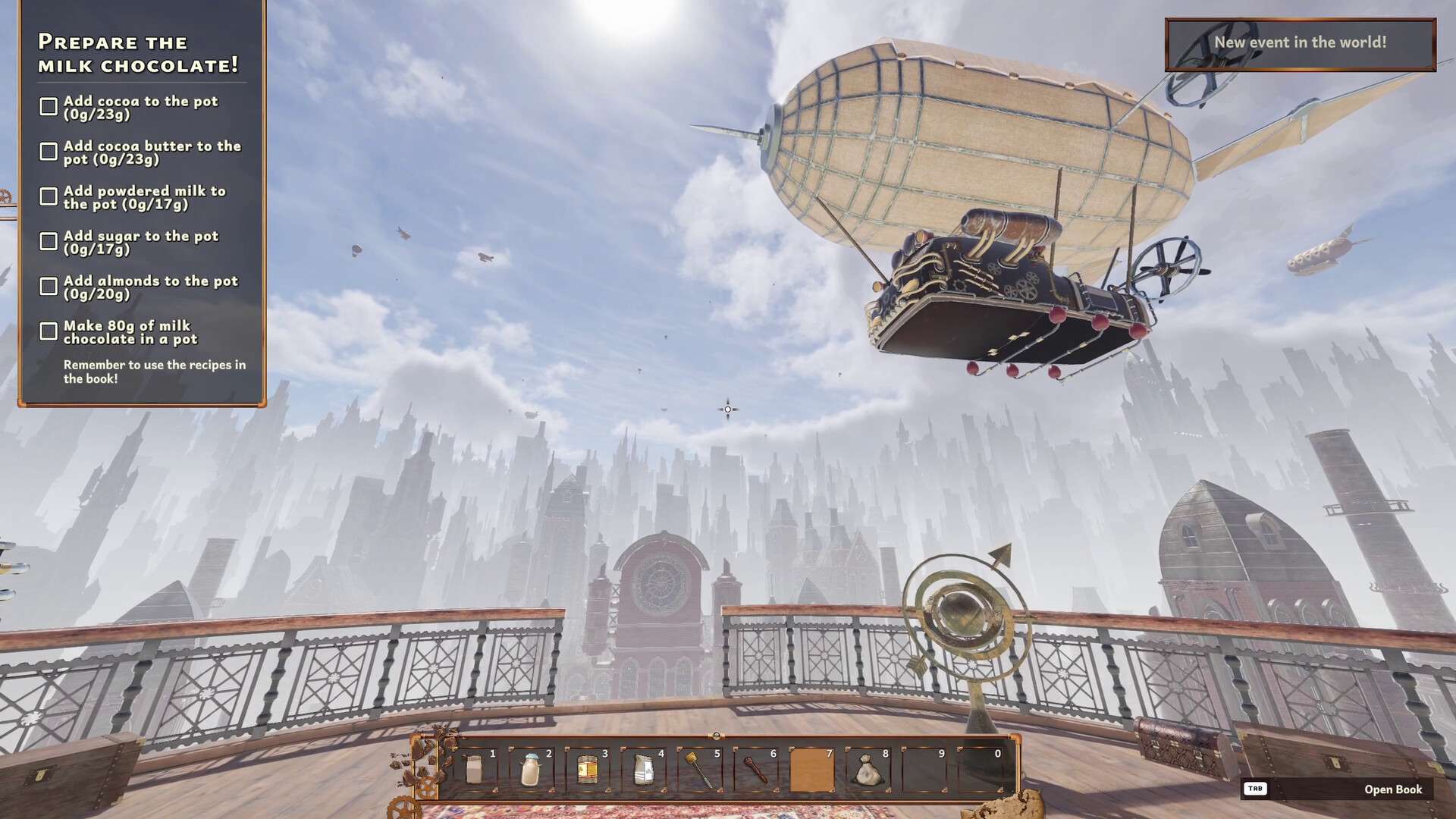Choose the tied cloth sack in slot 8
Screen dimensions: 1456x819
[x=868, y=770]
